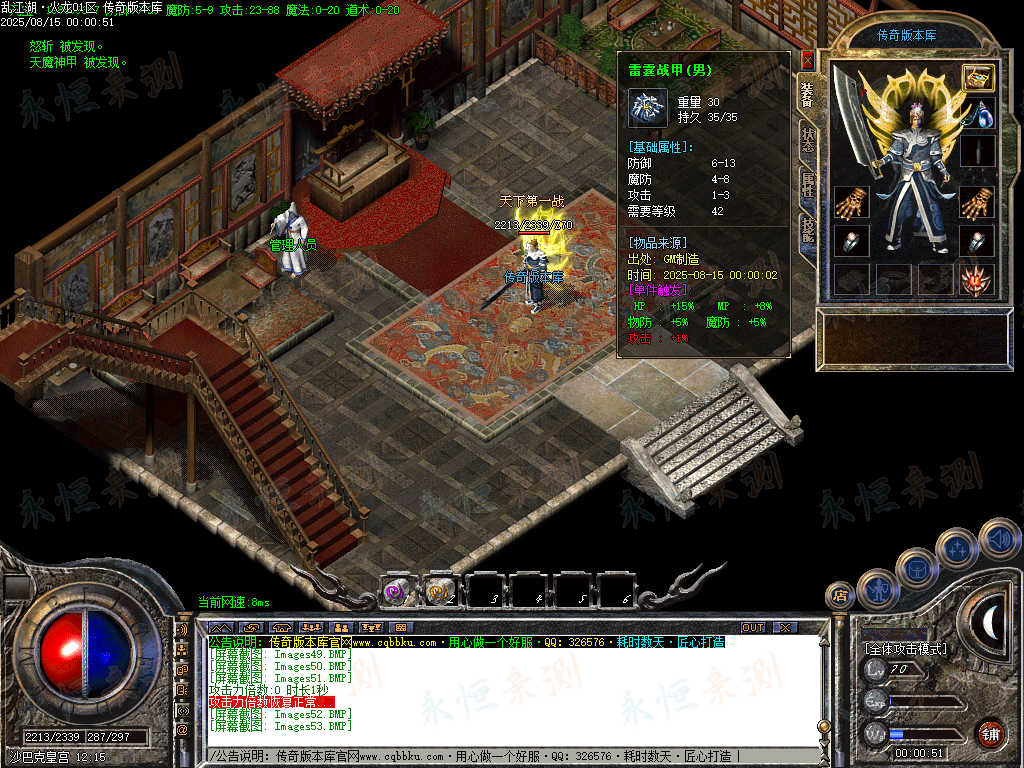Close the chat with the X button
Viewport: 1024px width, 768px height.
pos(785,627)
